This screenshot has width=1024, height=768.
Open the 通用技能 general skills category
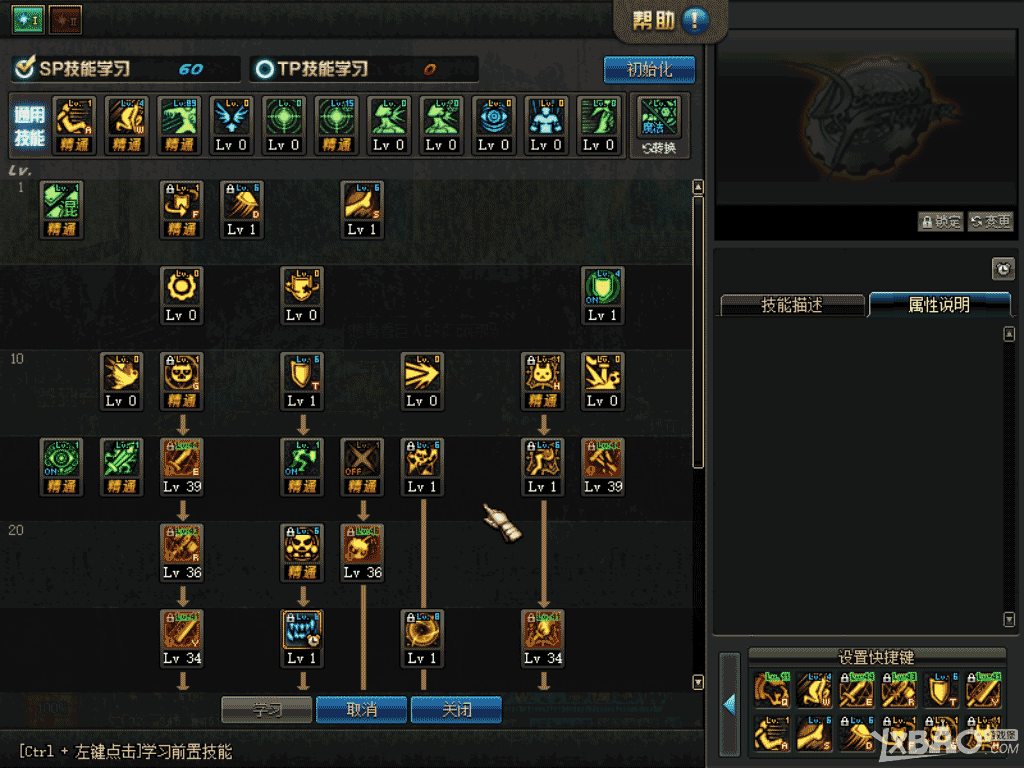pyautogui.click(x=29, y=125)
